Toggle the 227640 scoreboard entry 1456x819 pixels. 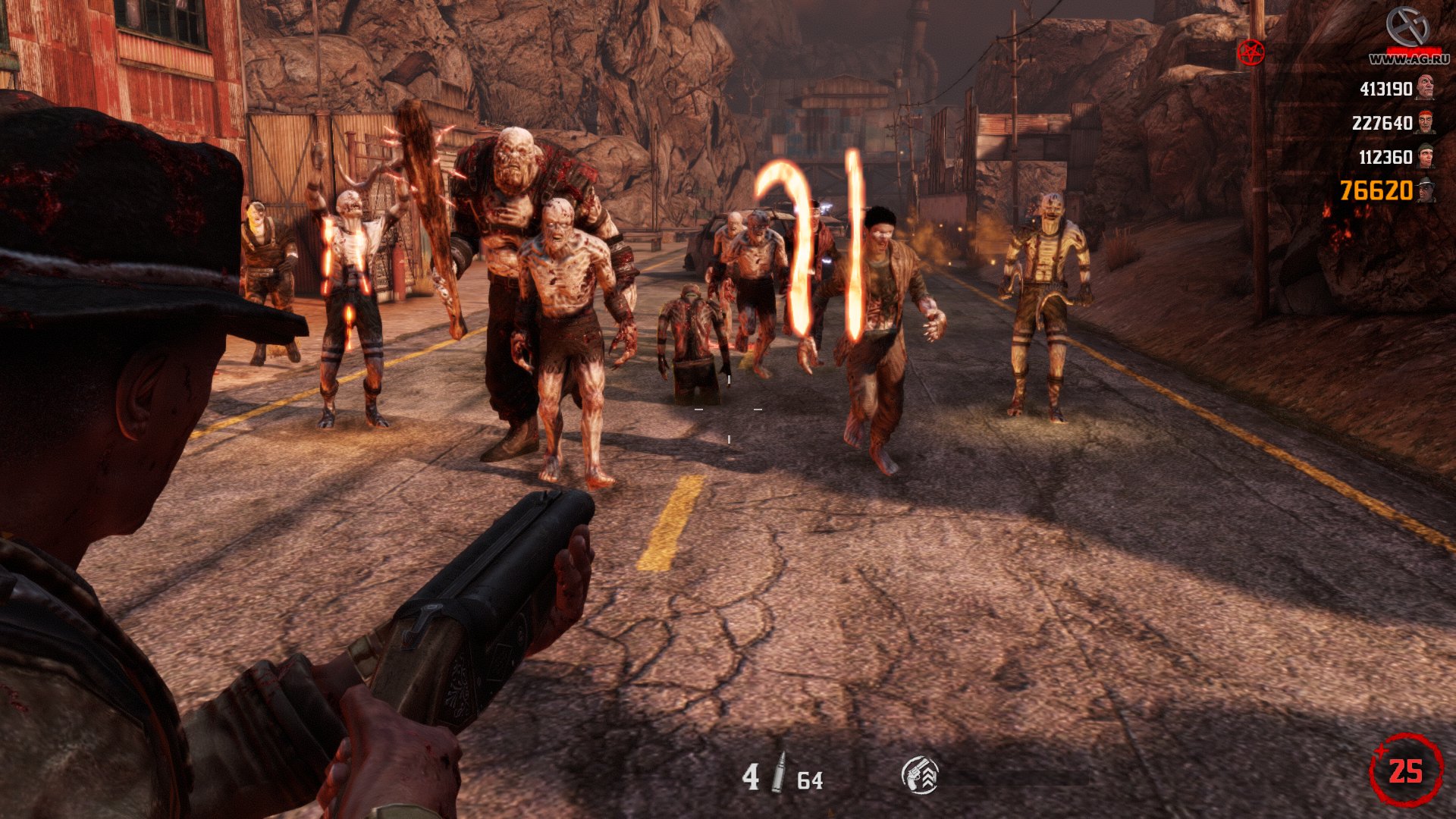coord(1383,122)
